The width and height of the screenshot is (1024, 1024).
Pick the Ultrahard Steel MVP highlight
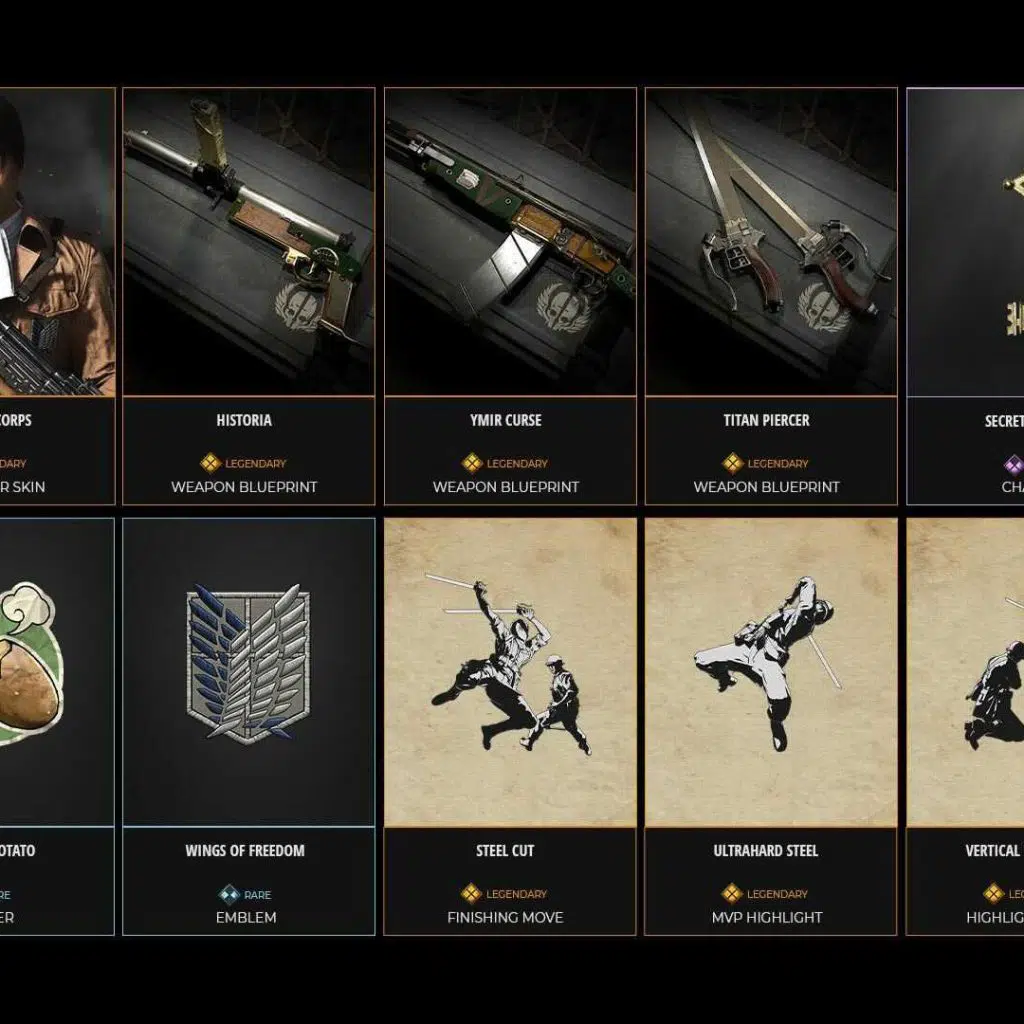tap(771, 726)
